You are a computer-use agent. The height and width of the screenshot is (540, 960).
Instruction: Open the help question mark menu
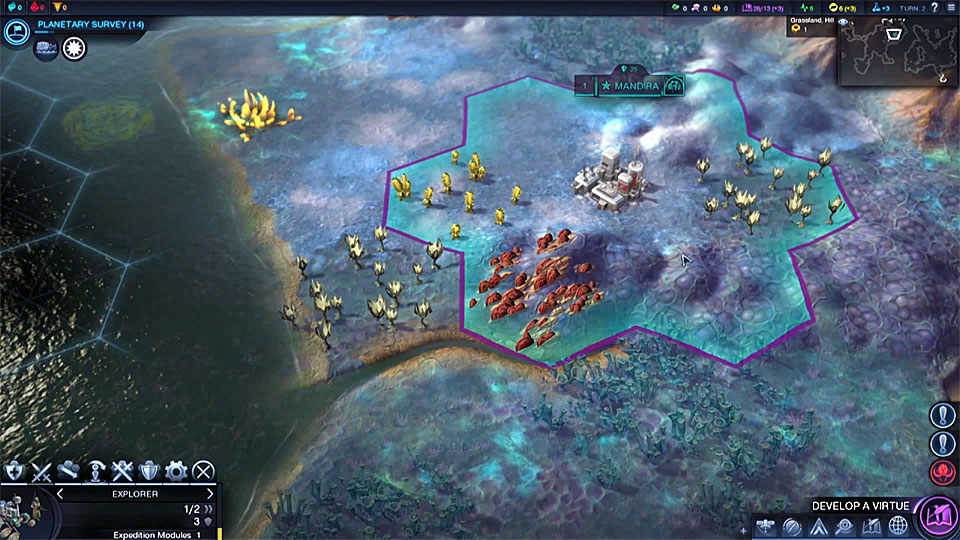(x=932, y=7)
